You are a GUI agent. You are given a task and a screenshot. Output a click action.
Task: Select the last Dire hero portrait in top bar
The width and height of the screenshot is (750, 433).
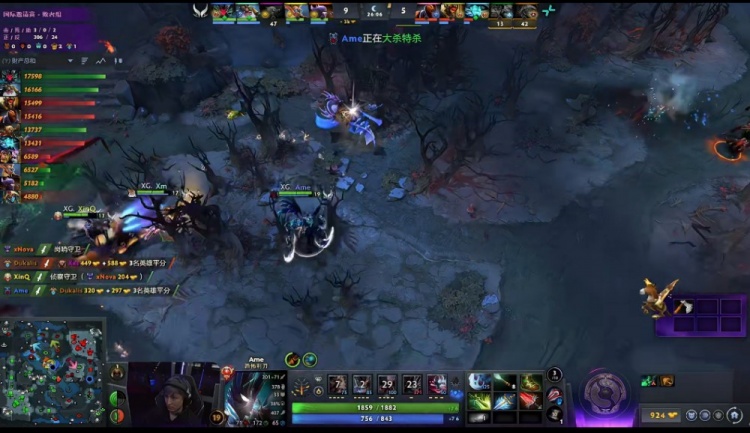(x=524, y=11)
